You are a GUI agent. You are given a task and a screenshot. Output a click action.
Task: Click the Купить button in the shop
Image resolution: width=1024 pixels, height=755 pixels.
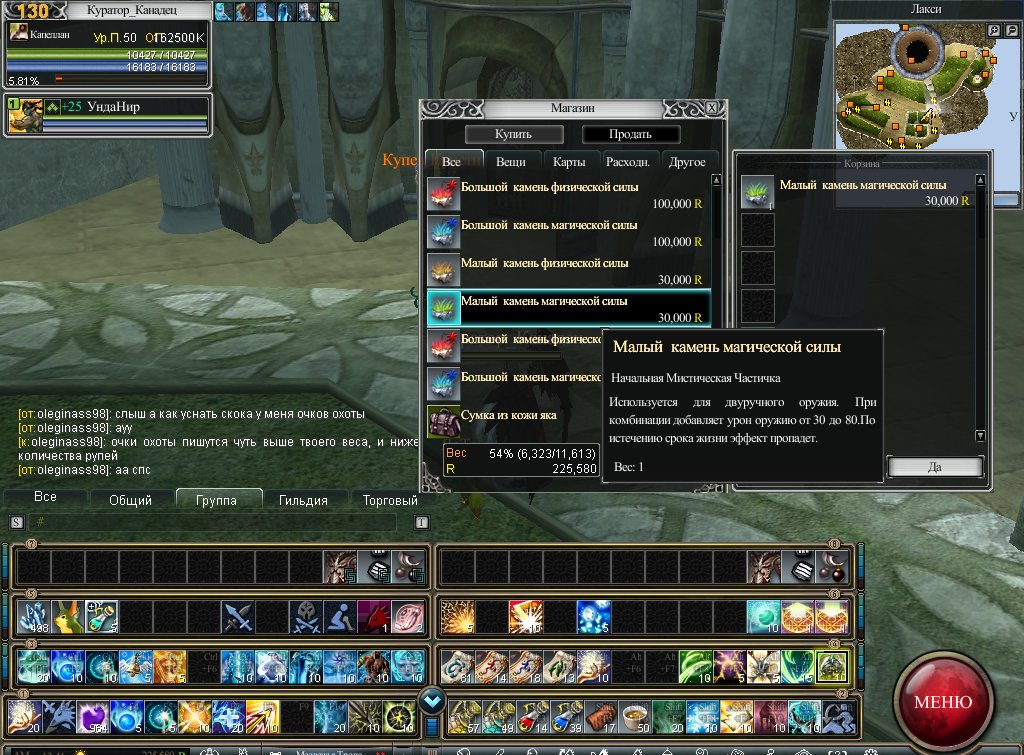514,134
